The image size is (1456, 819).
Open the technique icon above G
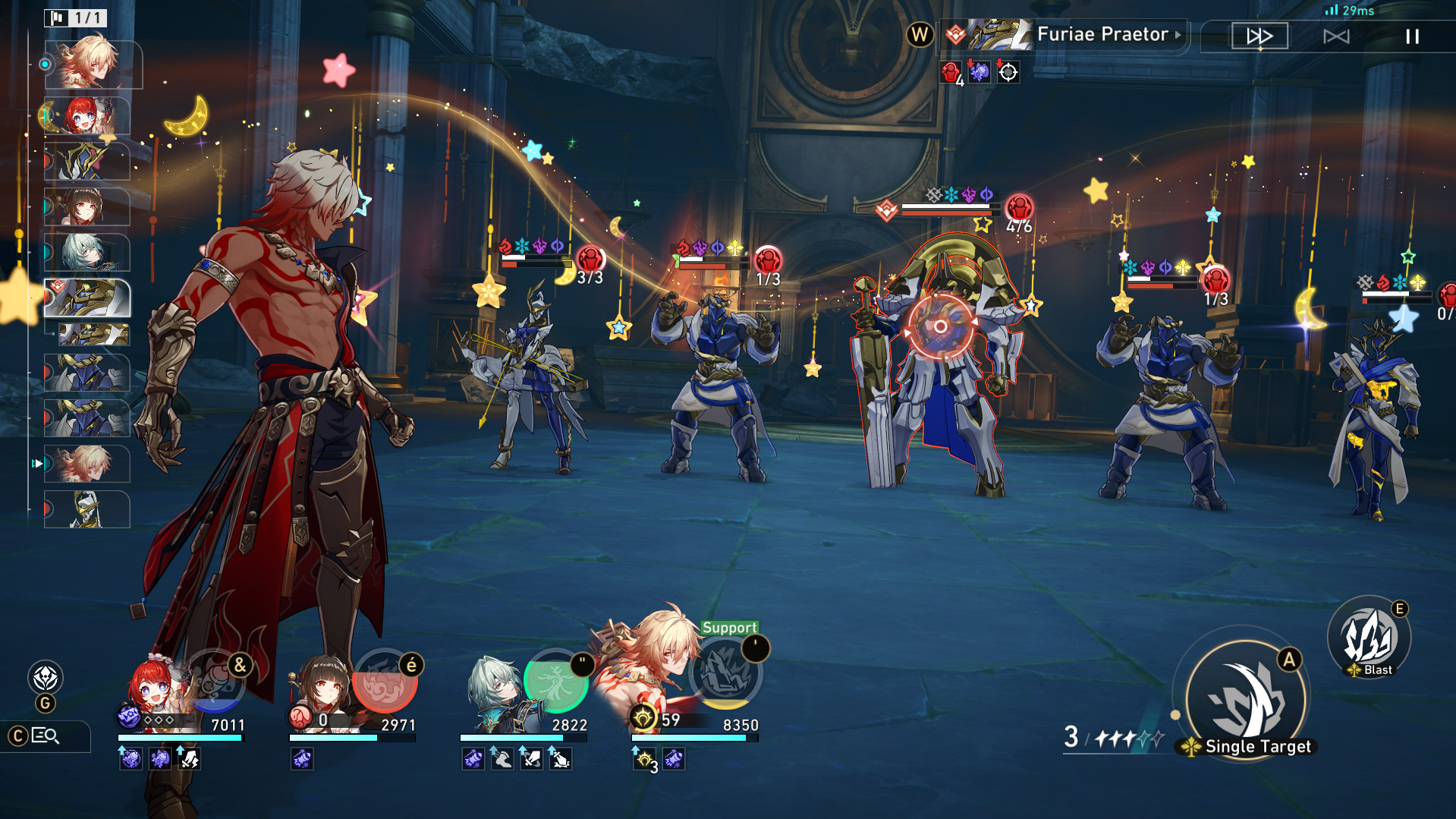(x=46, y=678)
